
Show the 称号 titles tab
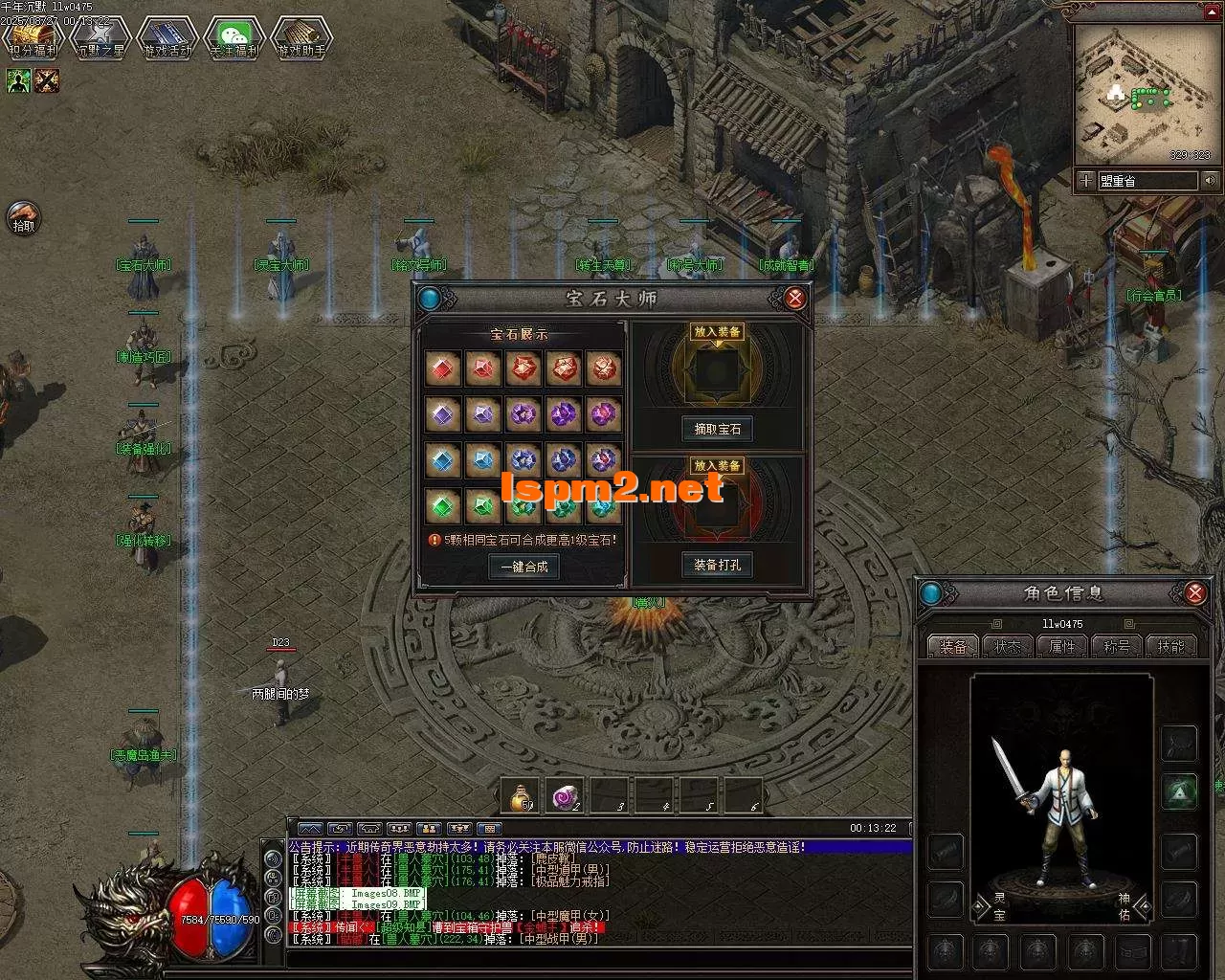(1117, 647)
